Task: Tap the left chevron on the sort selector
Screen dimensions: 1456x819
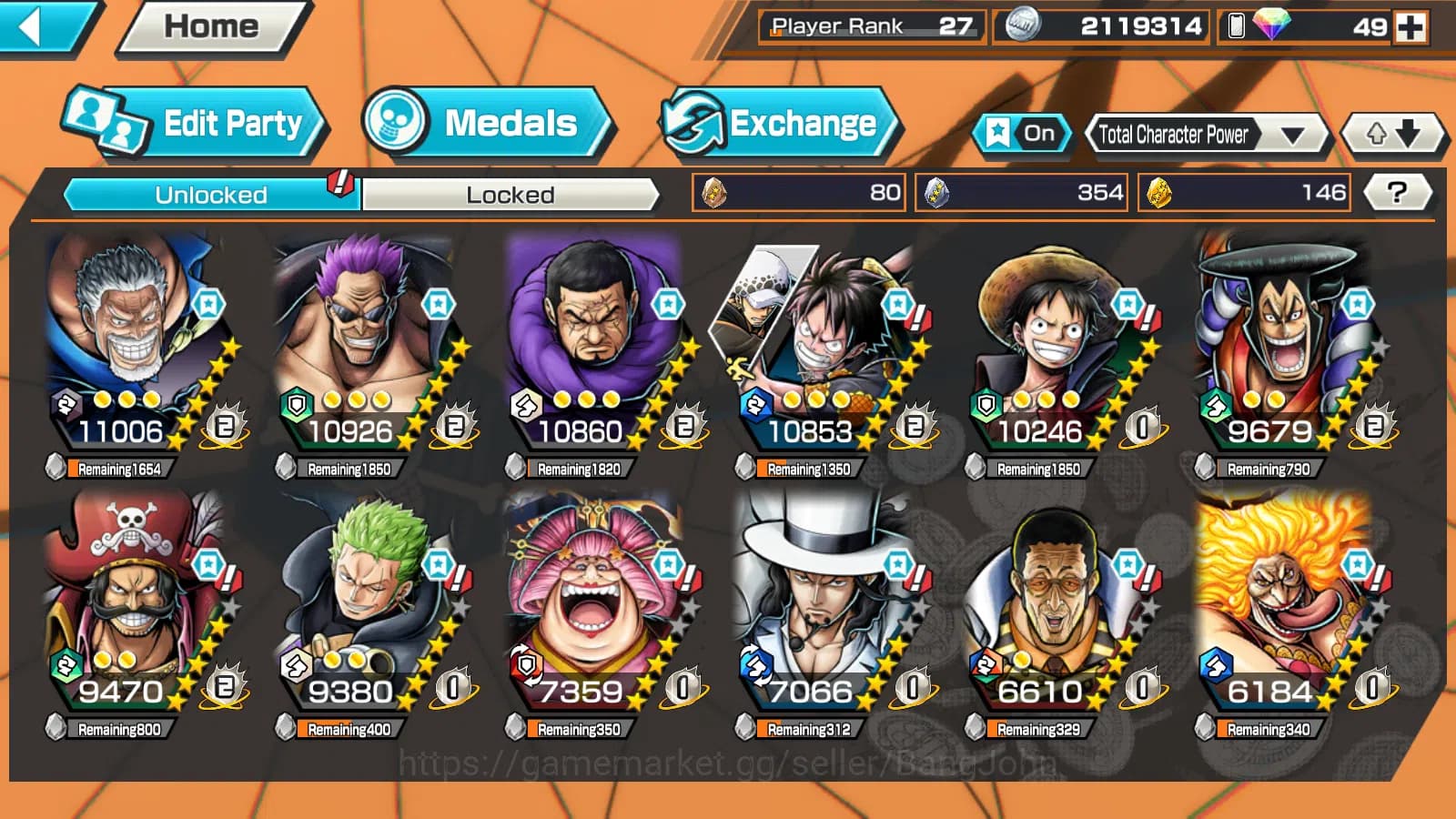Action: pos(1091,135)
